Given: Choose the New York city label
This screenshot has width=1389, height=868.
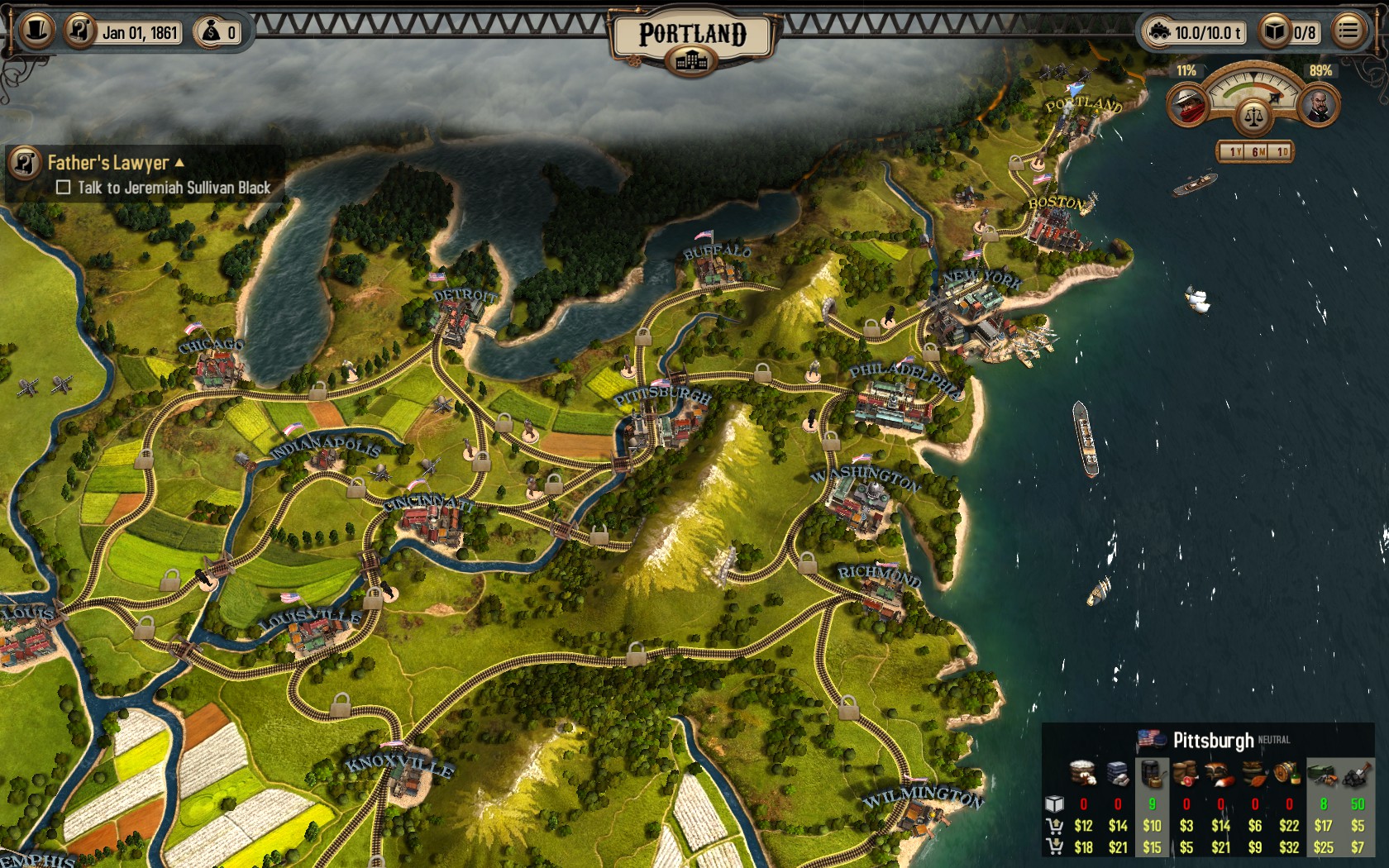Looking at the screenshot, I should point(982,278).
